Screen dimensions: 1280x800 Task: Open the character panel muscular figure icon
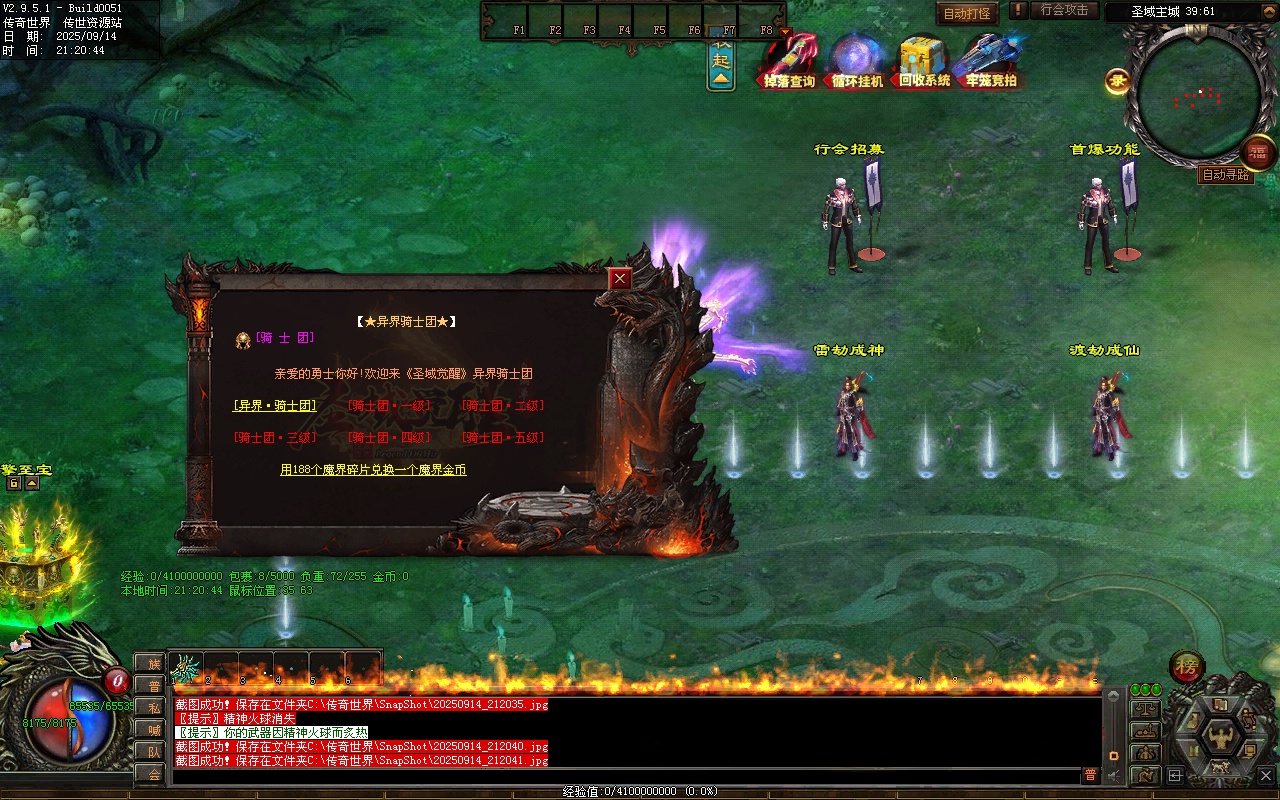point(1220,738)
